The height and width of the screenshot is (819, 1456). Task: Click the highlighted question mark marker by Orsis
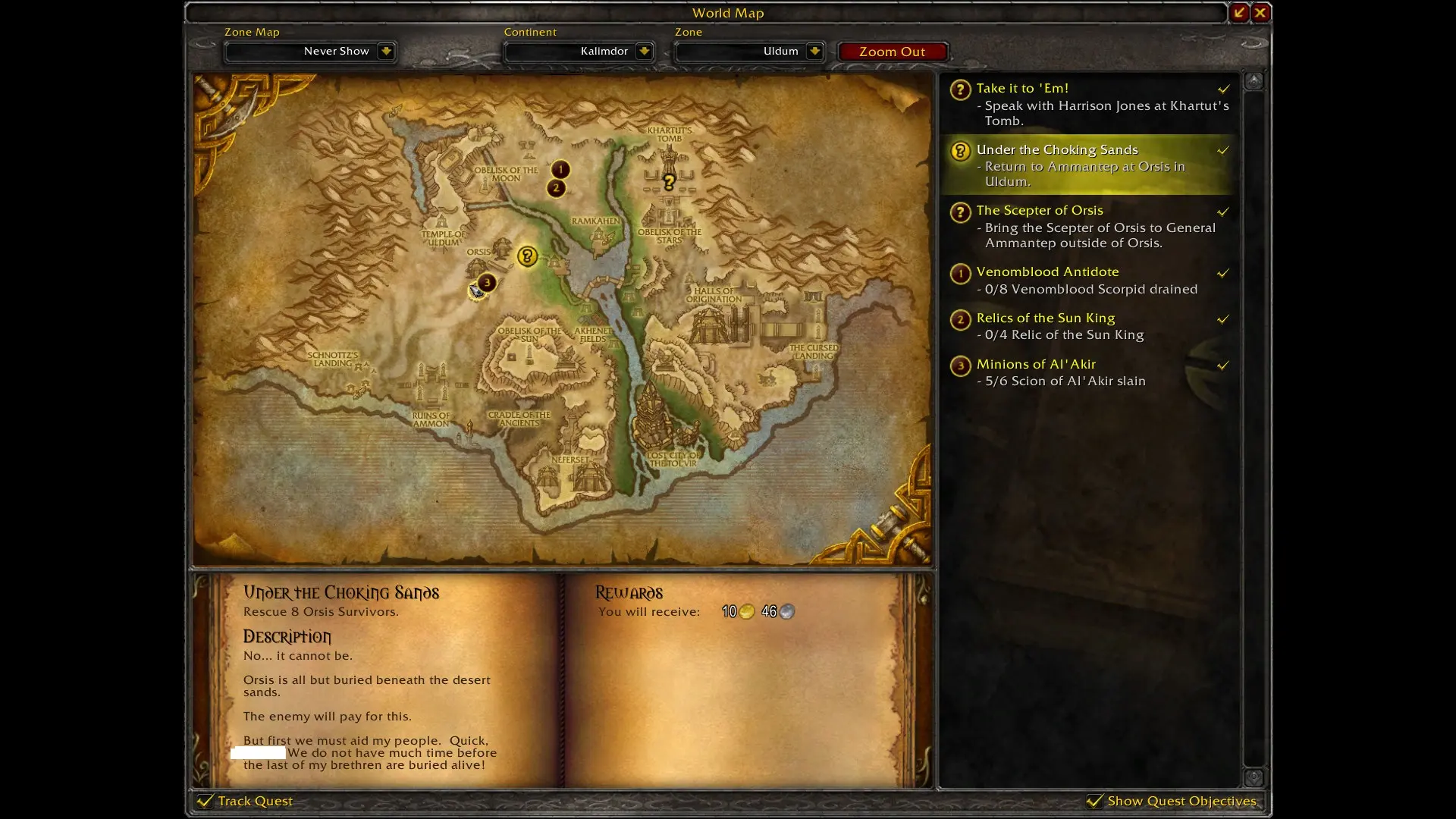[527, 256]
